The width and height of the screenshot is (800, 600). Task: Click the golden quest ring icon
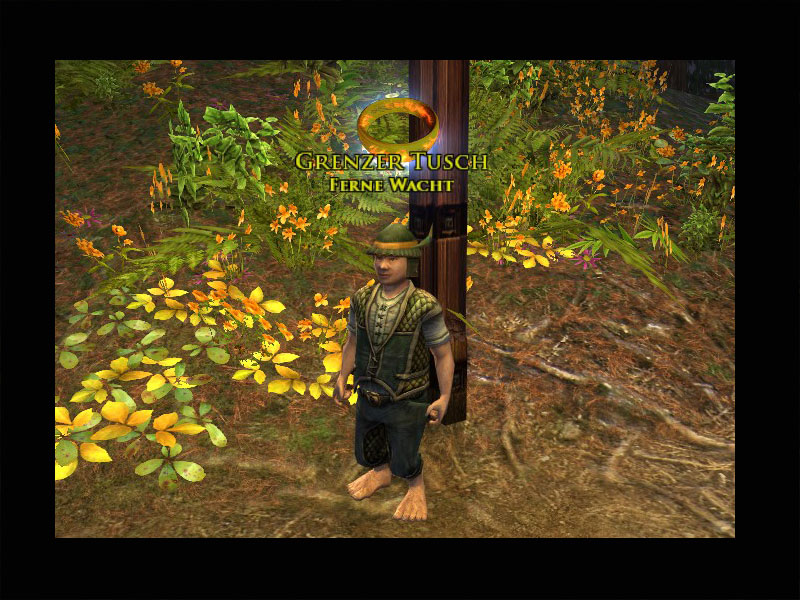click(x=396, y=125)
